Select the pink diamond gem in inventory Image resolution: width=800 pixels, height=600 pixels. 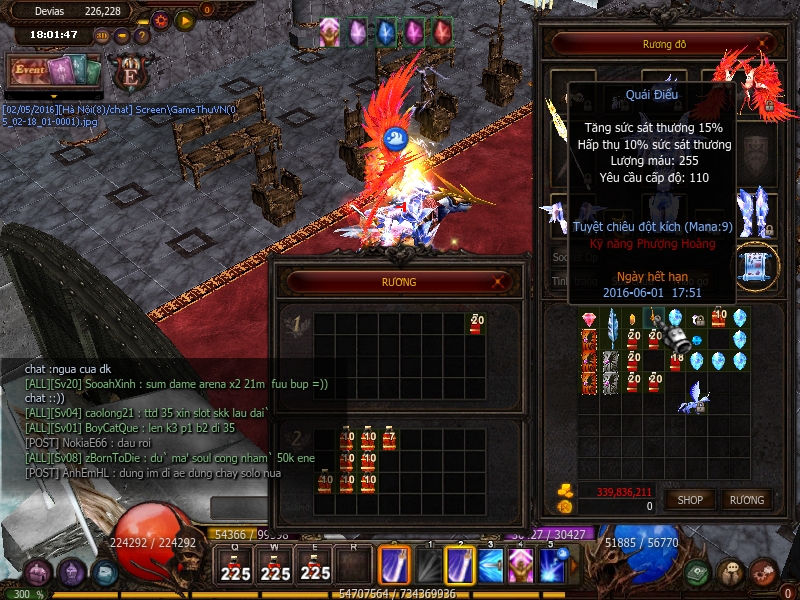pos(588,319)
